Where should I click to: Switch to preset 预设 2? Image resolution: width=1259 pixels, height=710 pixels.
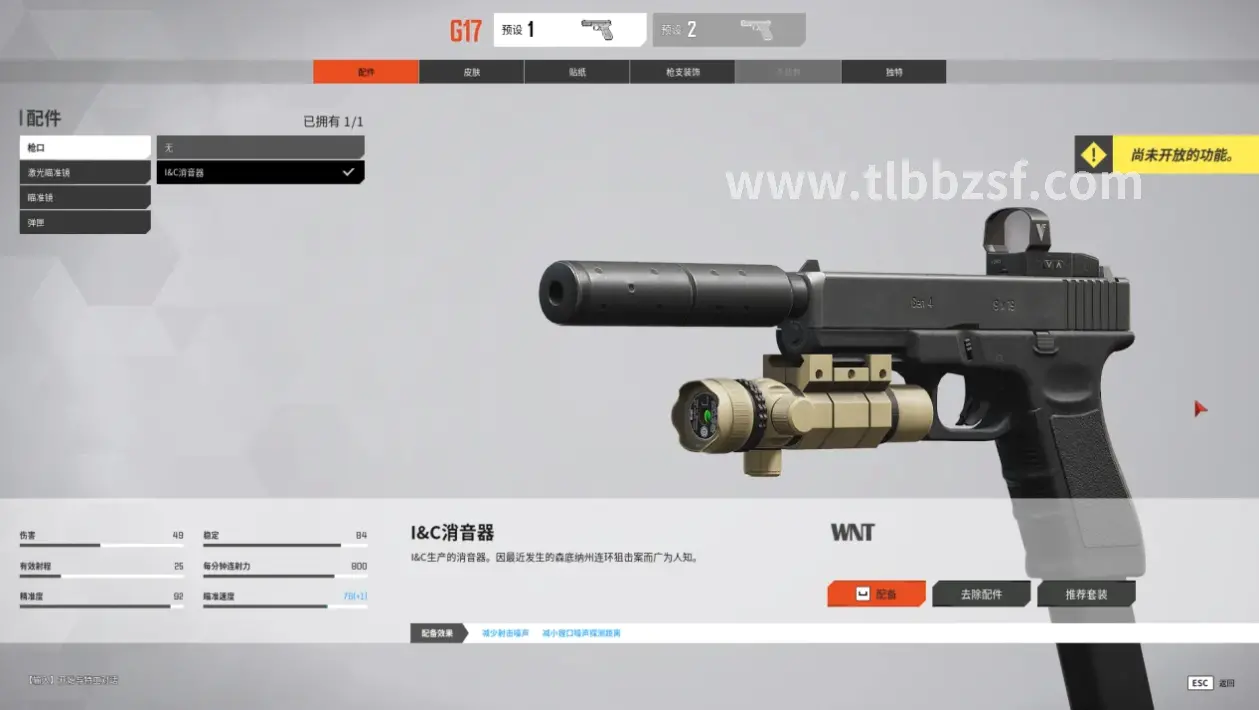tap(728, 30)
